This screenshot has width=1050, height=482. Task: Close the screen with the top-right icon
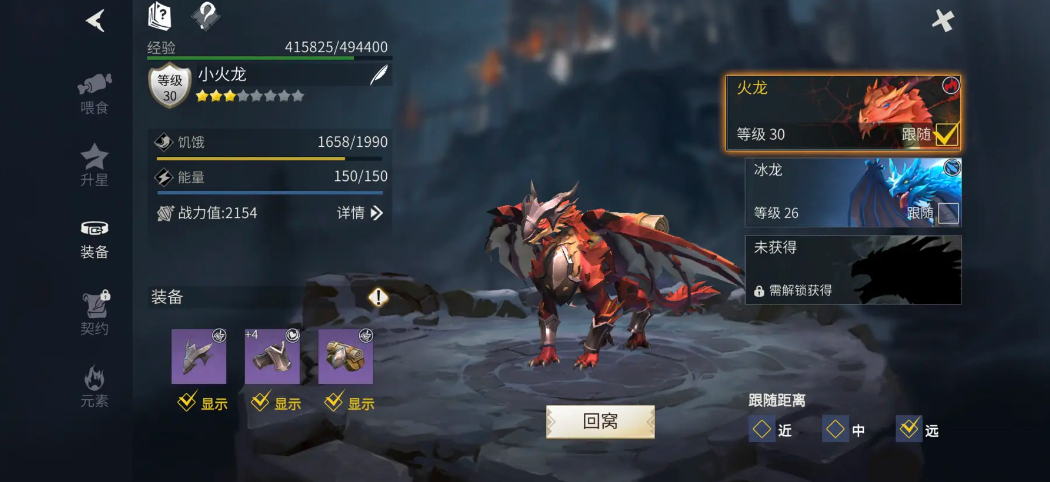pos(943,20)
